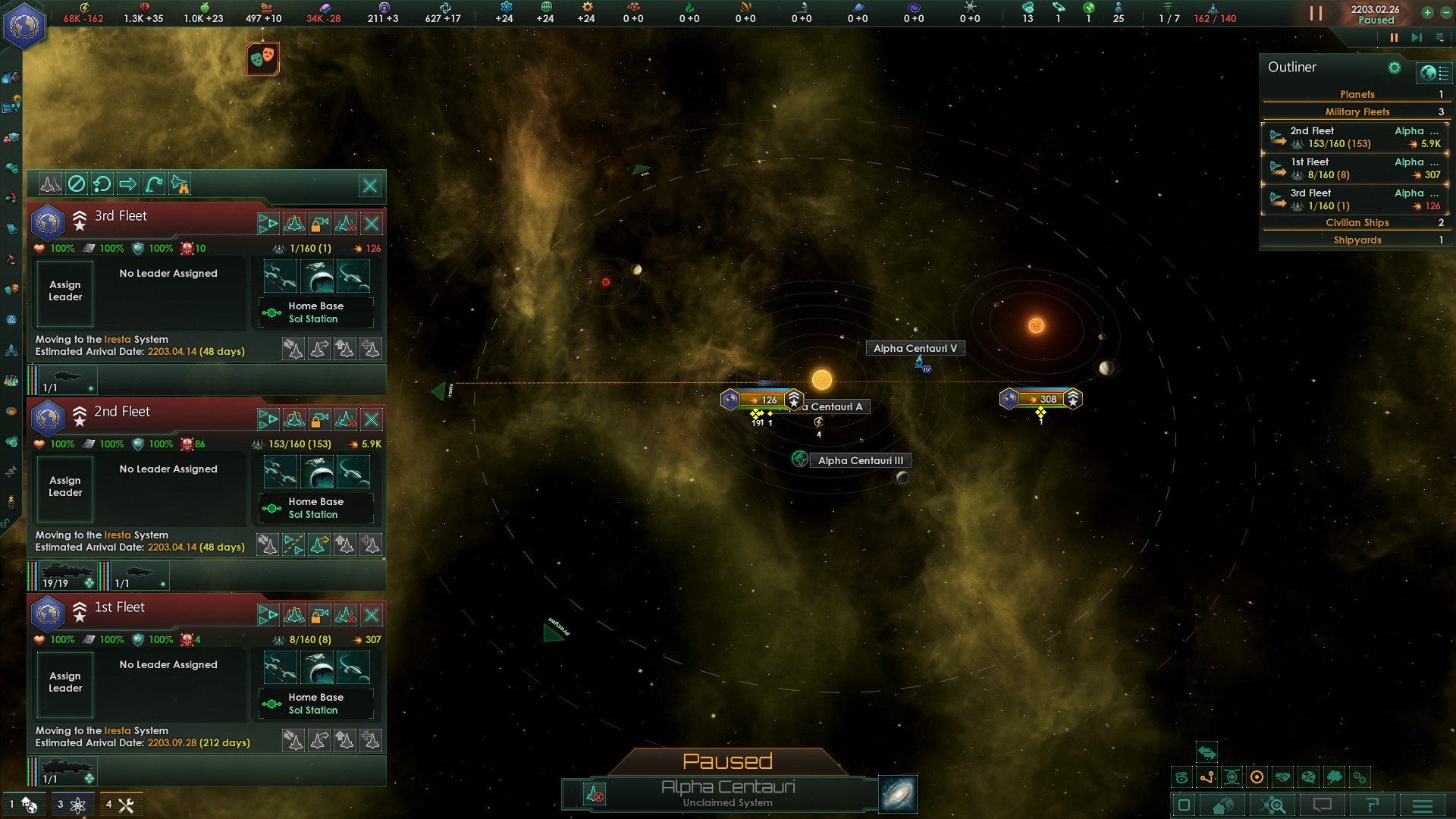
Task: Click the stop orders icon in fleet toolbar
Action: click(76, 184)
